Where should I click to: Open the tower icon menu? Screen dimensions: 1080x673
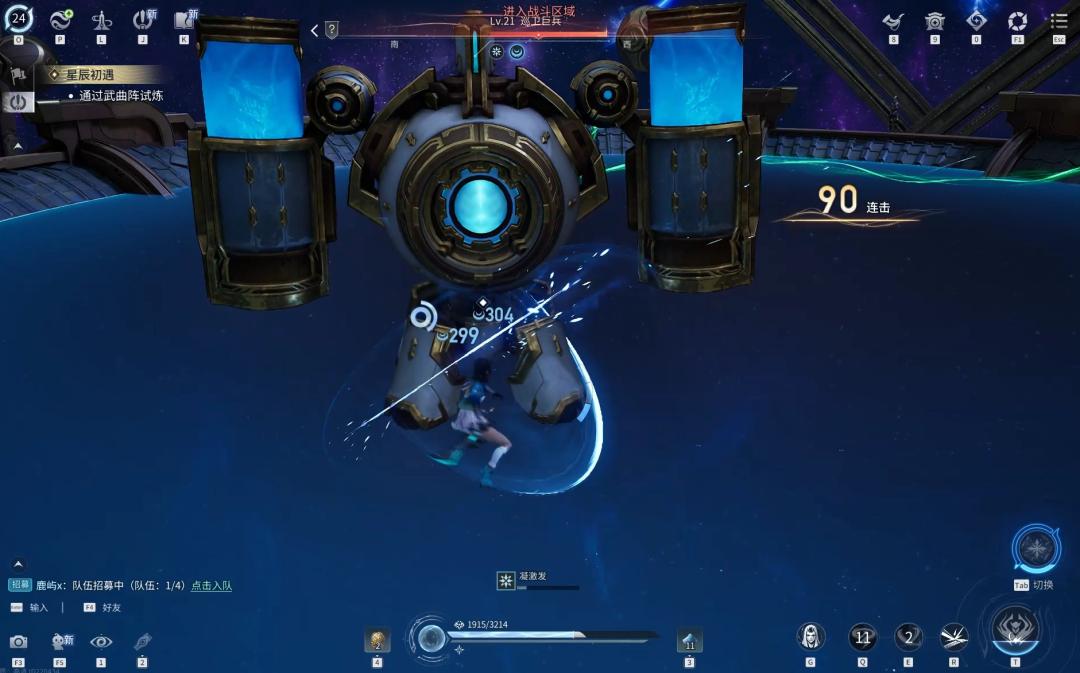tap(101, 20)
